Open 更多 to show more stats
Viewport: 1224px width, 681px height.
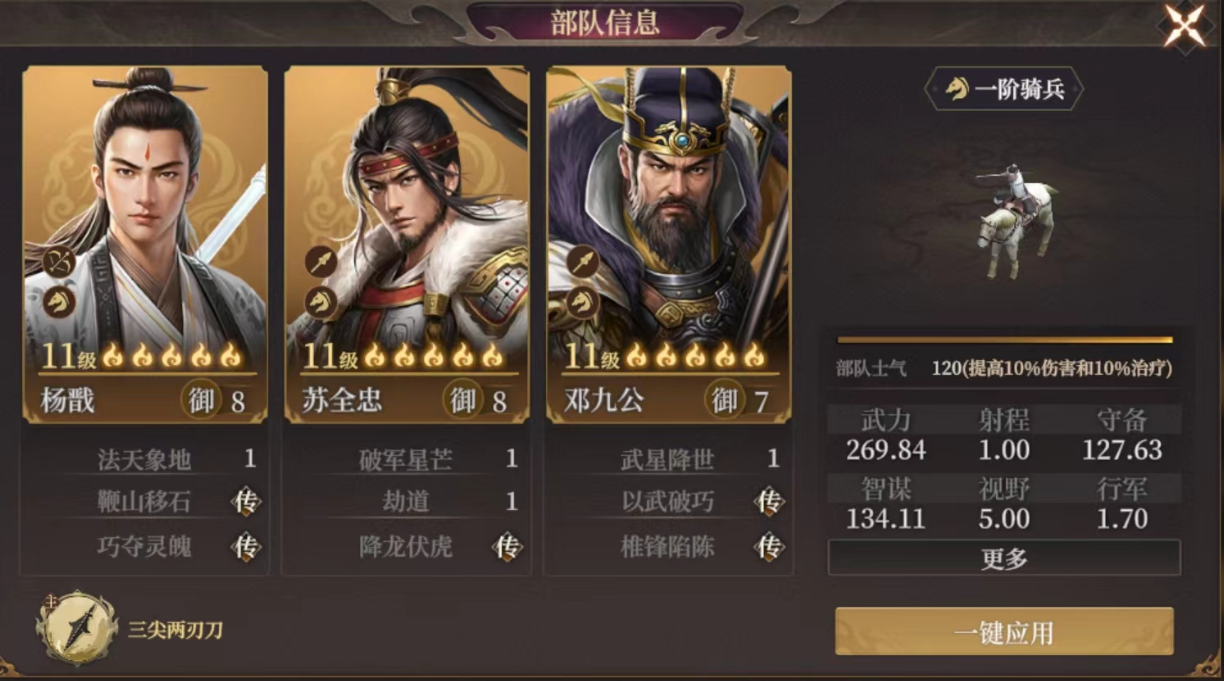(1004, 558)
